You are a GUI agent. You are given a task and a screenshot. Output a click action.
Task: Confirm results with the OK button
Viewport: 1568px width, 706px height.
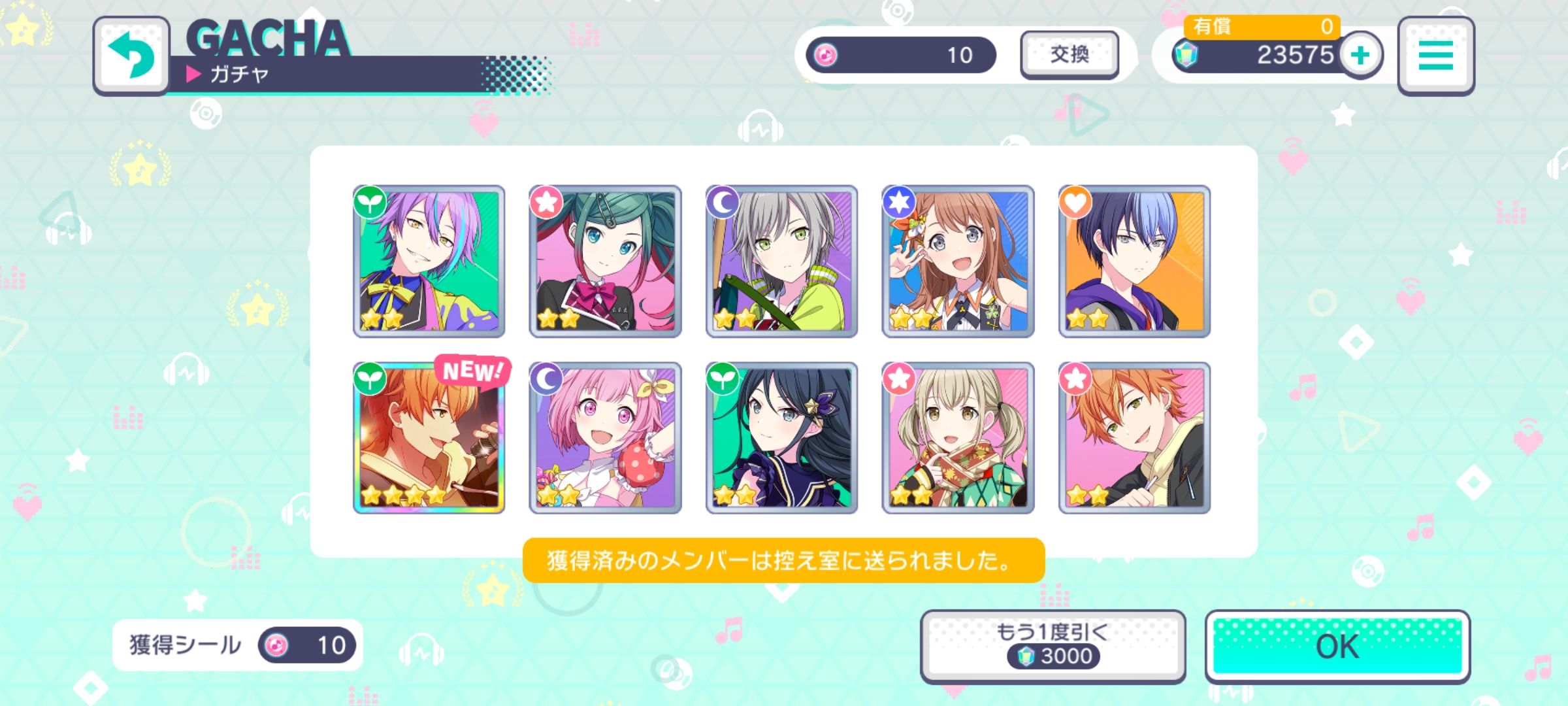pos(1337,647)
